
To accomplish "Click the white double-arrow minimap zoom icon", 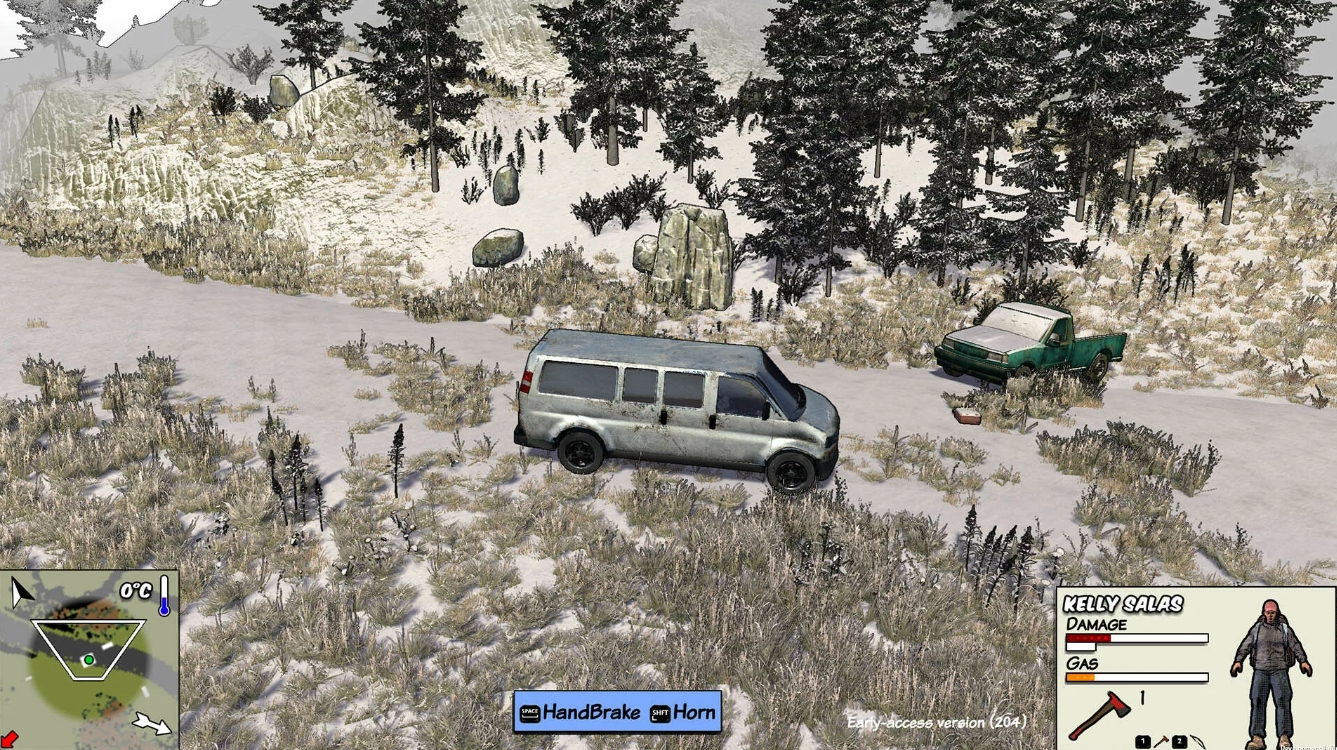I will click(152, 722).
